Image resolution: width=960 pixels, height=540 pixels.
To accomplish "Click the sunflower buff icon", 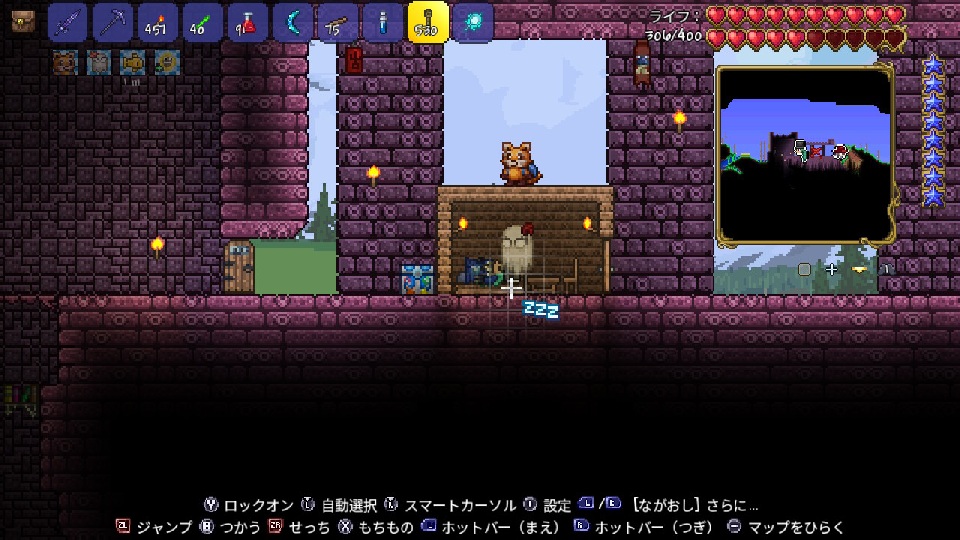I will (166, 63).
